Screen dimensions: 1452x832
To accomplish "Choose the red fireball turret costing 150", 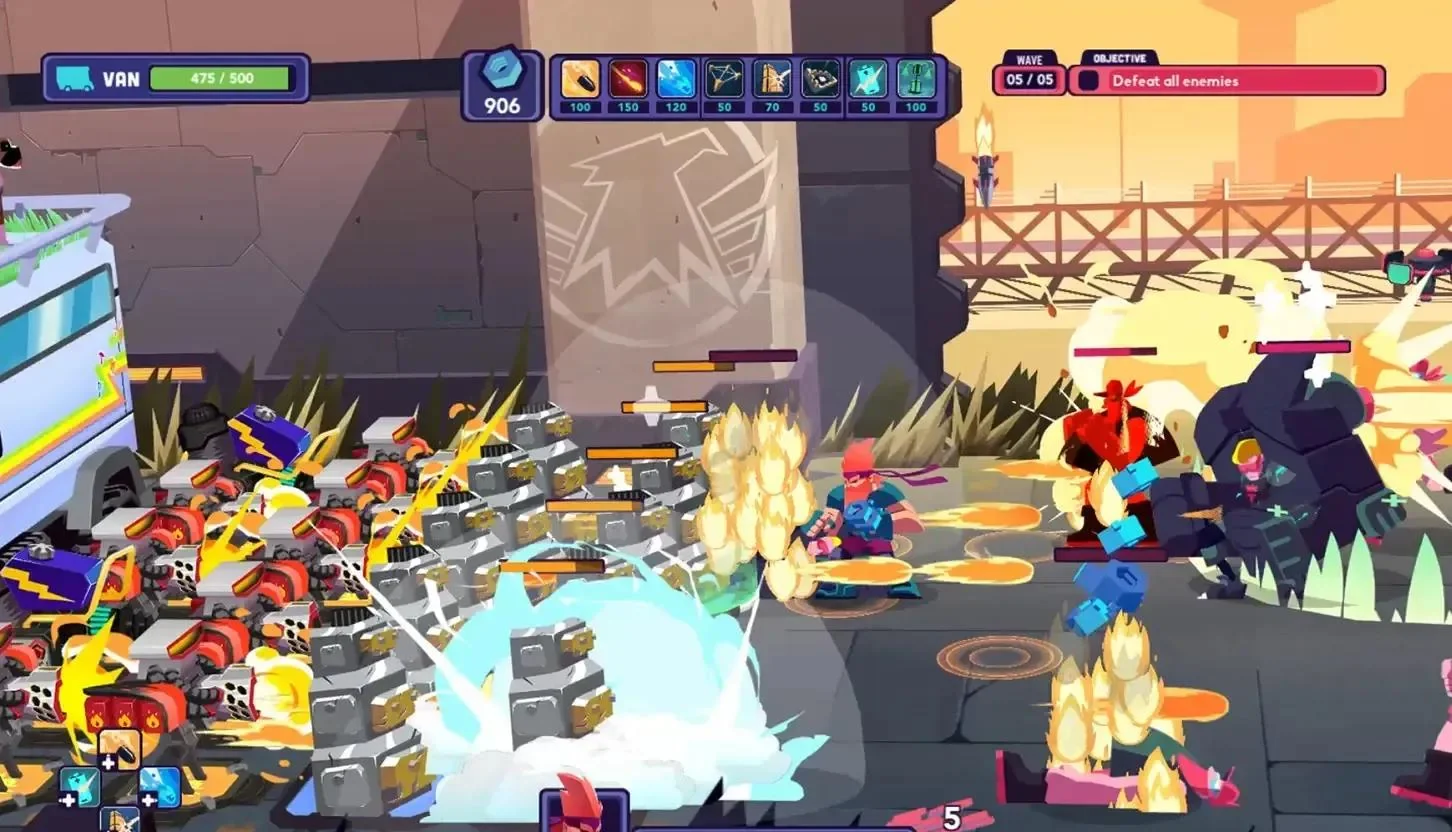I will coord(628,80).
